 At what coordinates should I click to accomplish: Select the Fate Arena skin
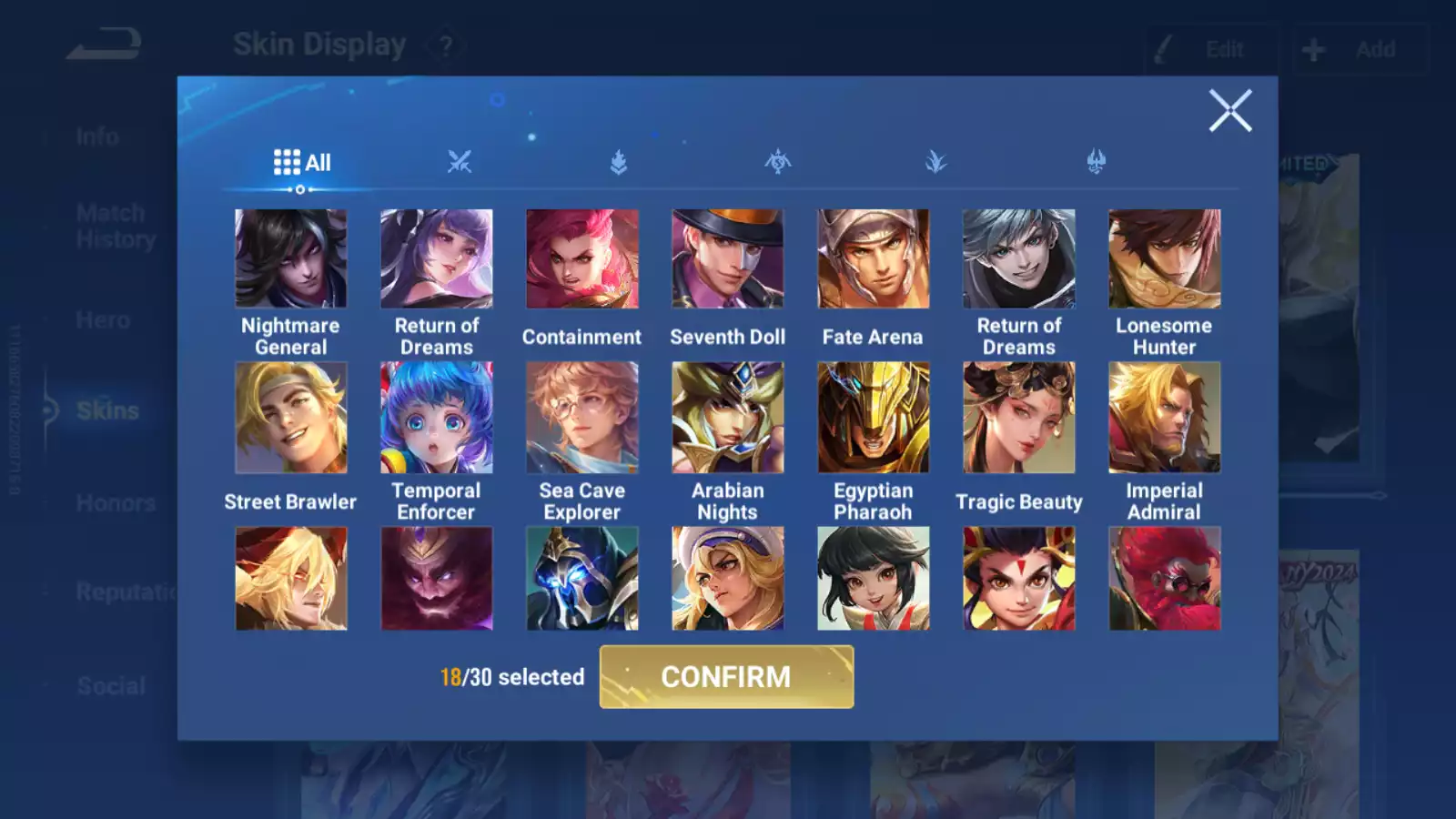pyautogui.click(x=874, y=259)
